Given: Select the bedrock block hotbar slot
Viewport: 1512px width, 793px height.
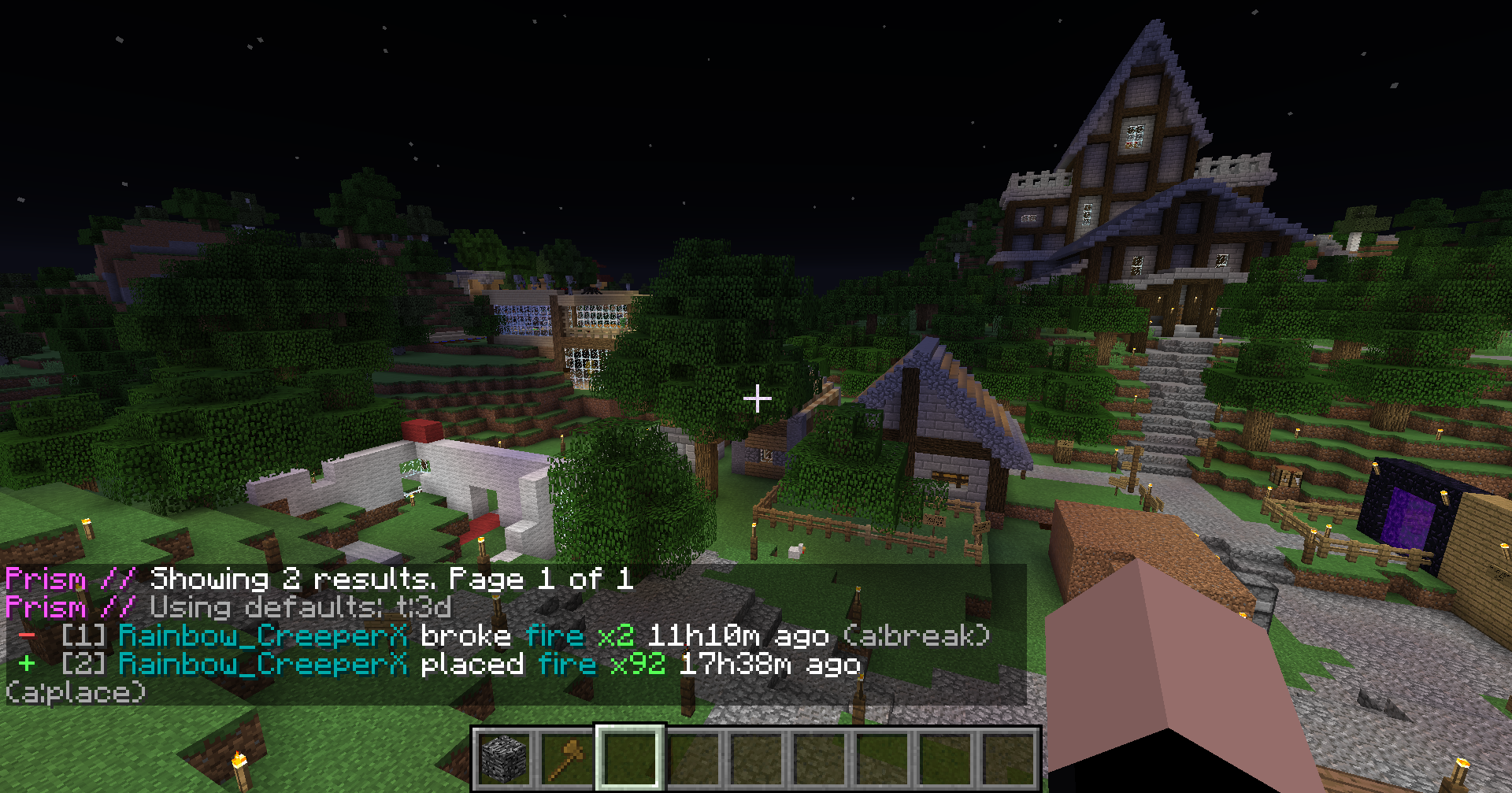Looking at the screenshot, I should coord(504,758).
